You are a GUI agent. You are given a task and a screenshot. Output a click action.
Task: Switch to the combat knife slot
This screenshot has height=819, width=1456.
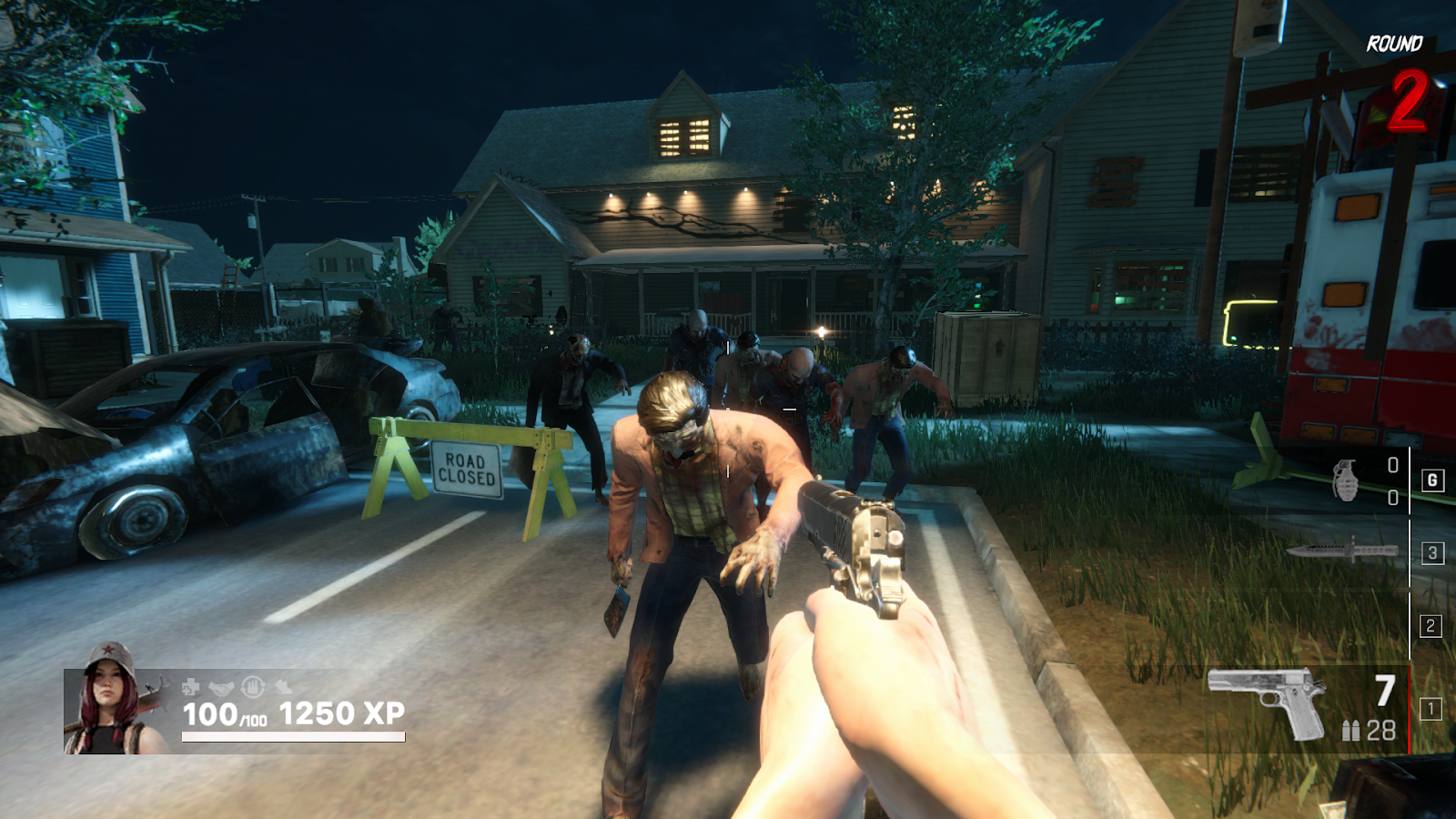[x=1342, y=551]
